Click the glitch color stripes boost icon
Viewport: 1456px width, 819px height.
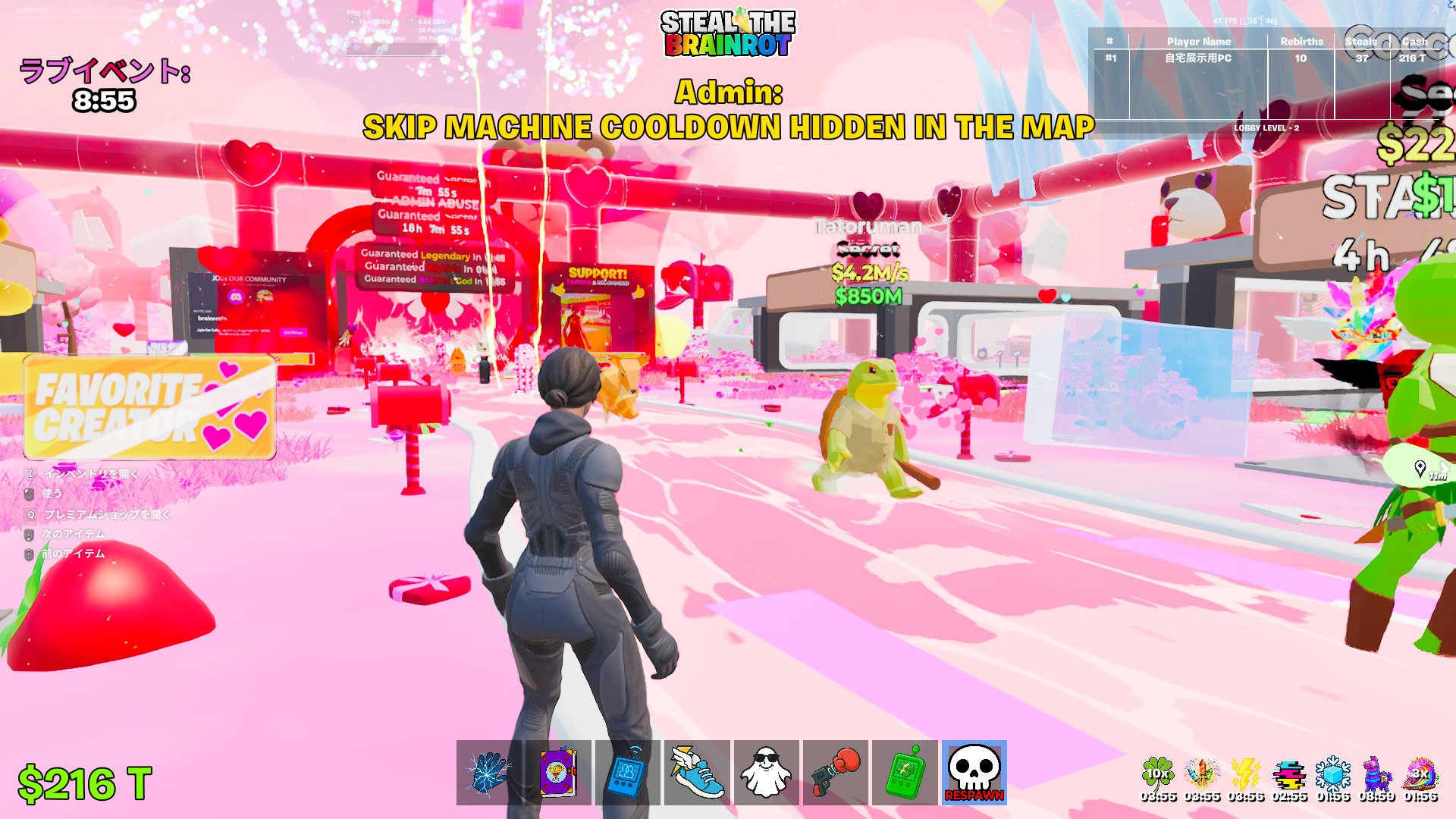click(1289, 774)
